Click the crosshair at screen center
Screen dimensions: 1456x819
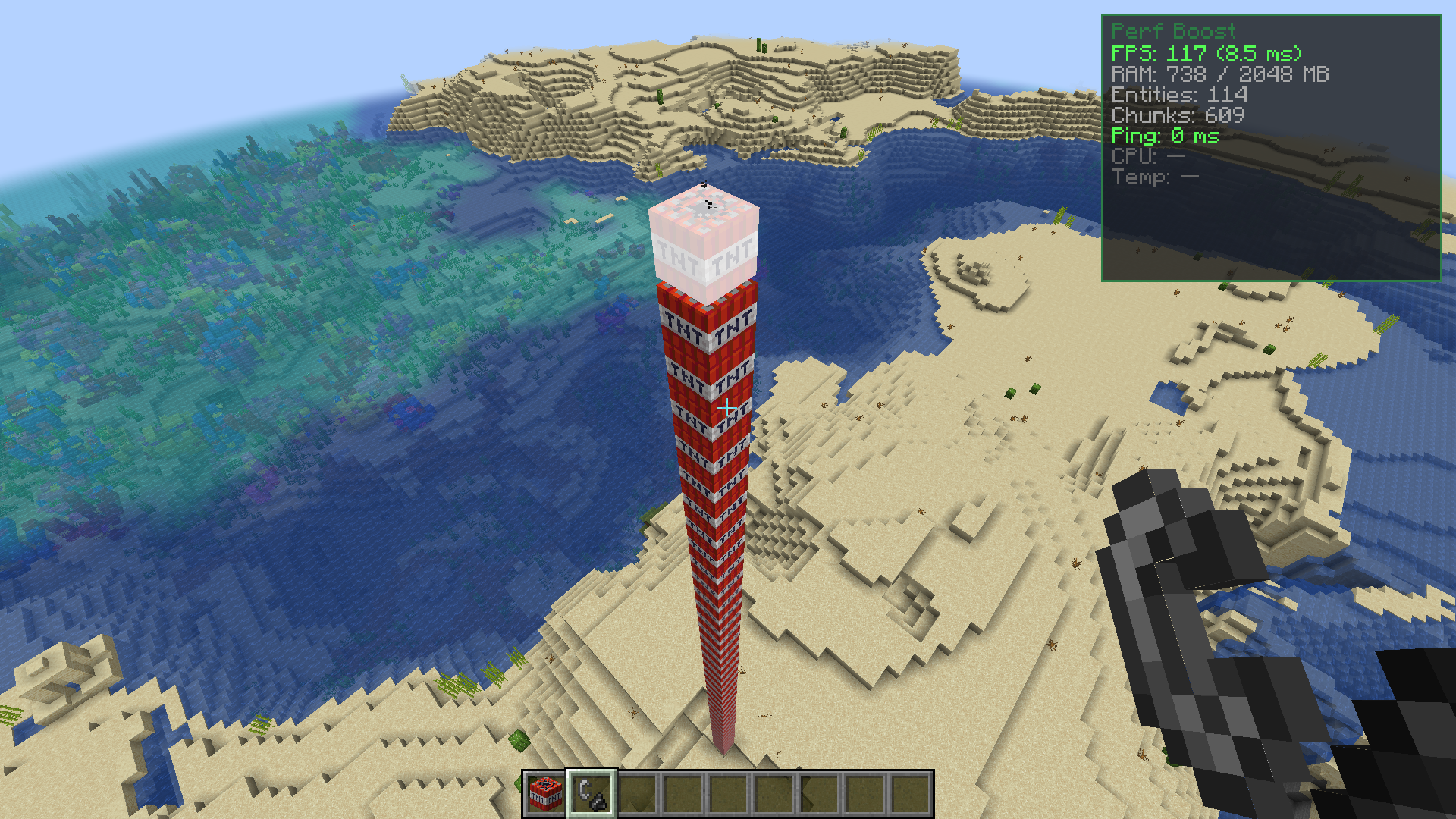[728, 409]
